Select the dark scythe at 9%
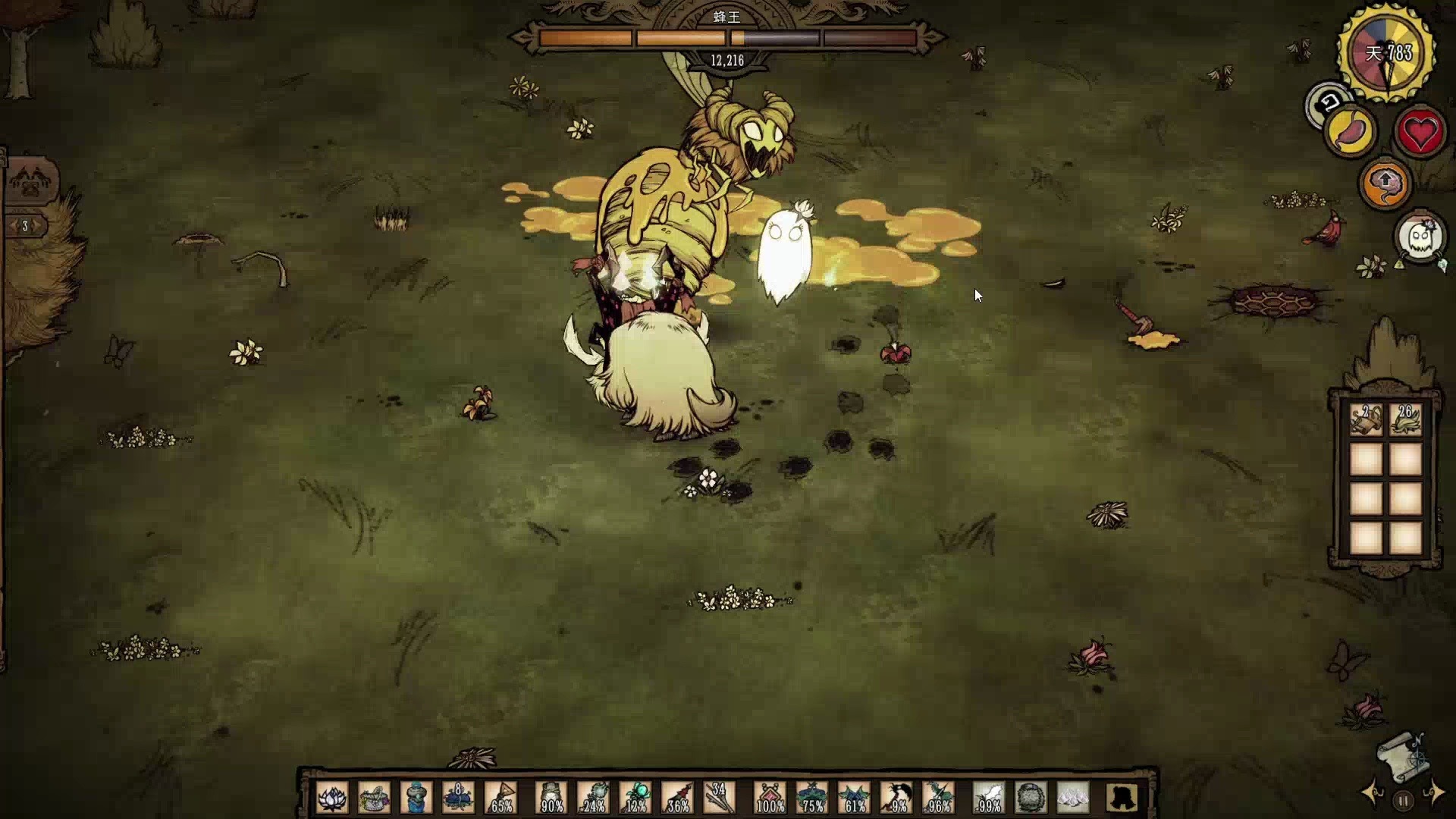Screen dimensions: 1456x819 [x=896, y=799]
